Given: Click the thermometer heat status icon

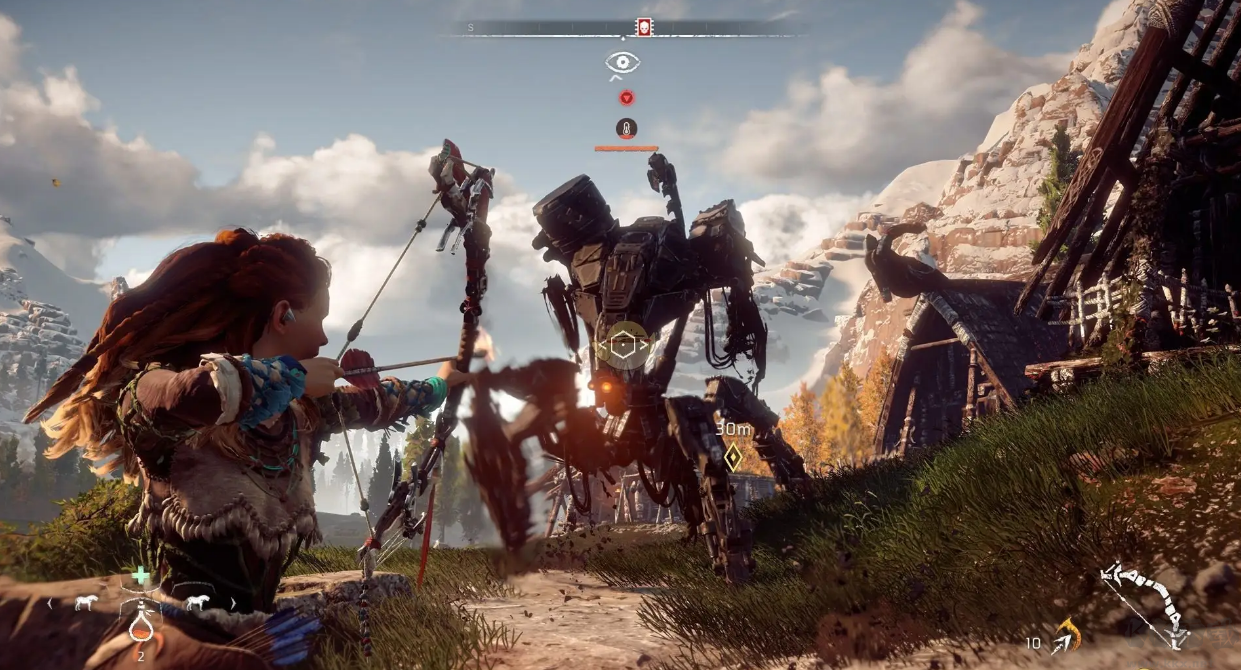Looking at the screenshot, I should pos(626,128).
